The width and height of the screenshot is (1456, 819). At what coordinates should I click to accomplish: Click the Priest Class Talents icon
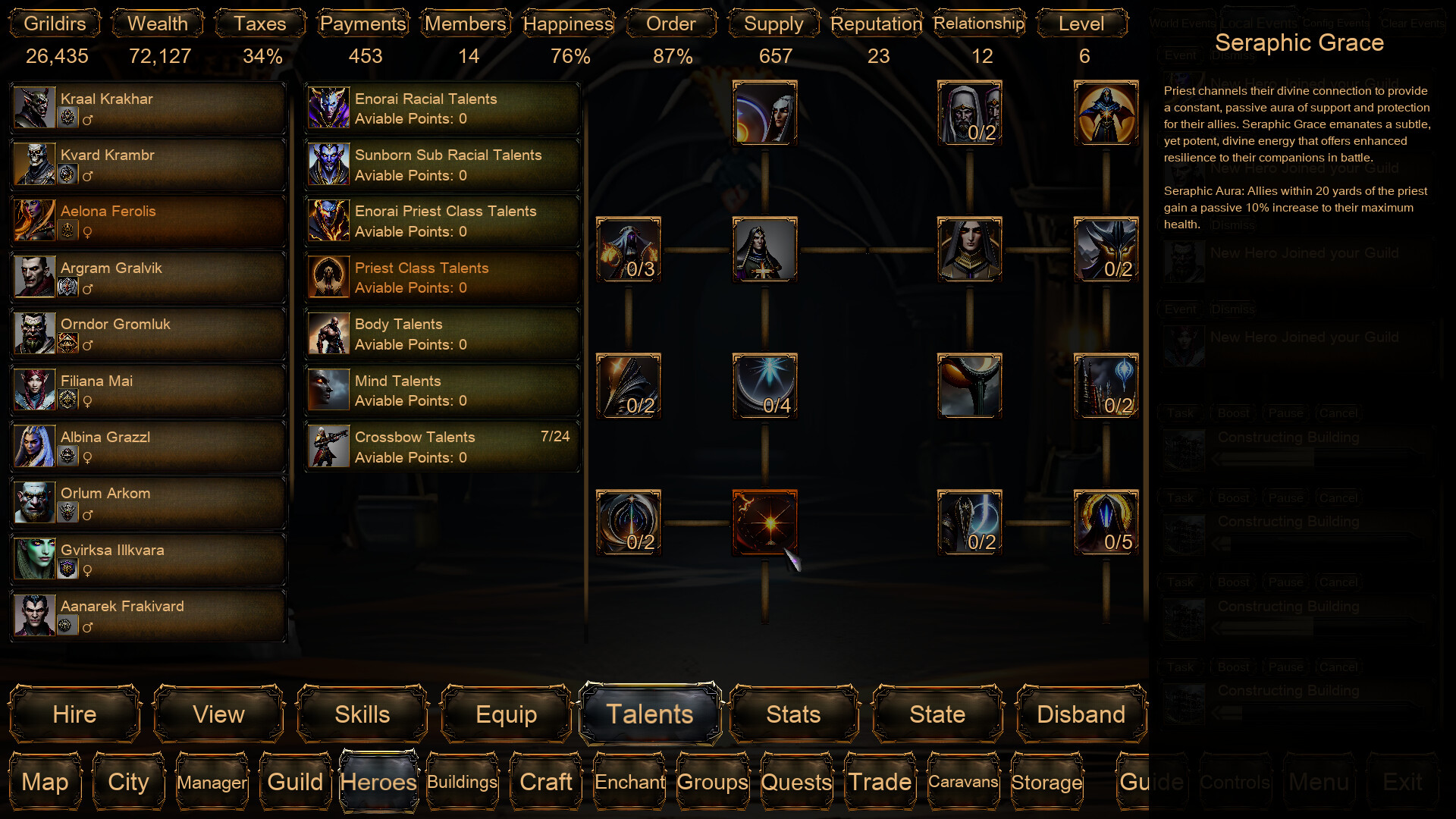[x=328, y=277]
